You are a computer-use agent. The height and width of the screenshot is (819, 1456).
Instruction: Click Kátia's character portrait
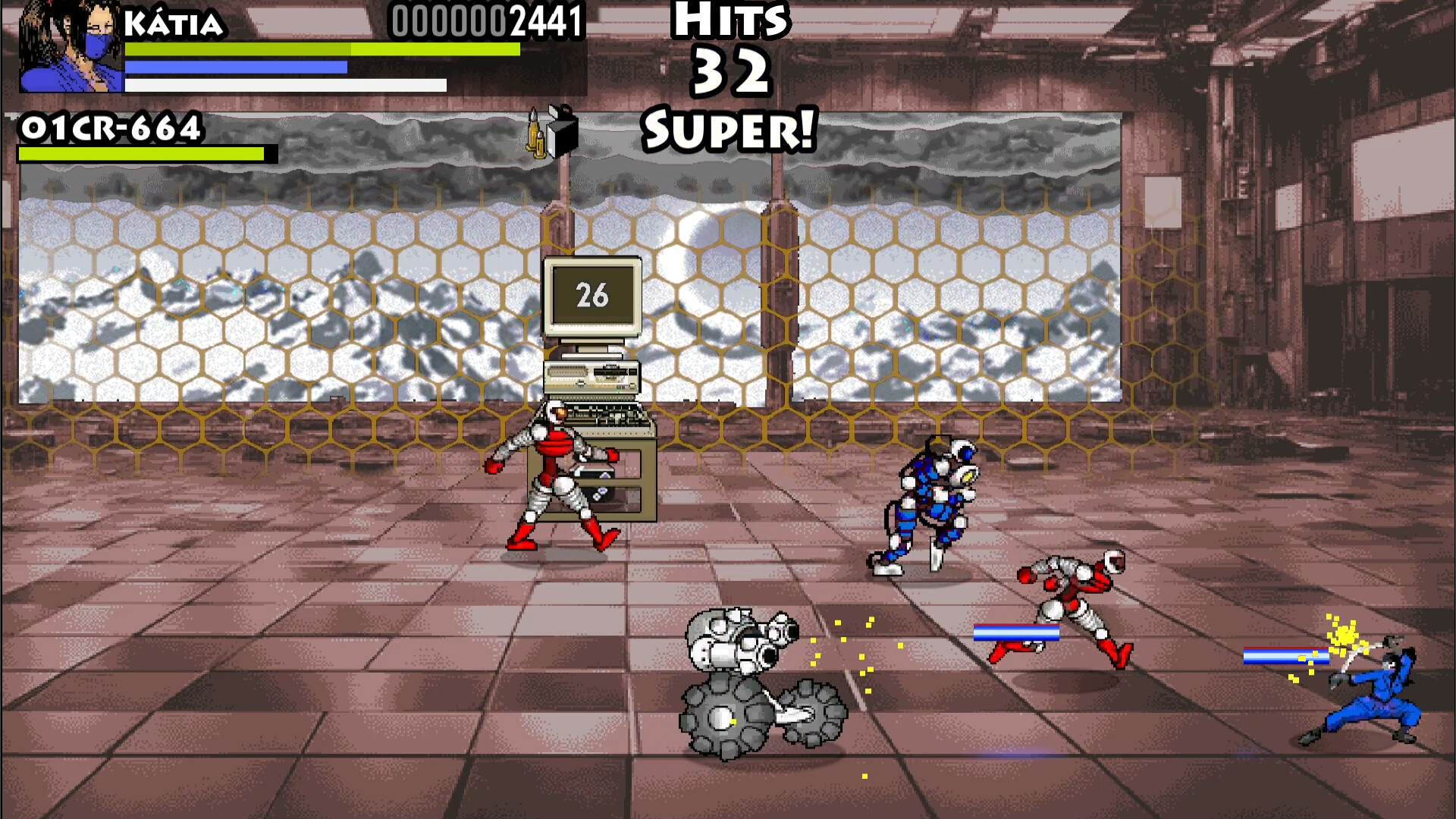72,45
